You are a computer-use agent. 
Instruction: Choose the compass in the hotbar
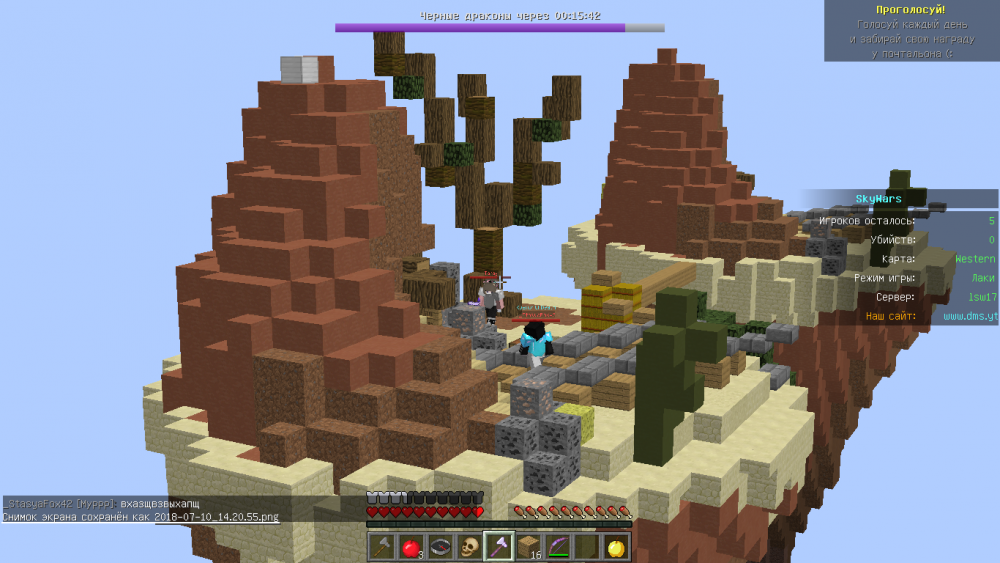coord(440,547)
